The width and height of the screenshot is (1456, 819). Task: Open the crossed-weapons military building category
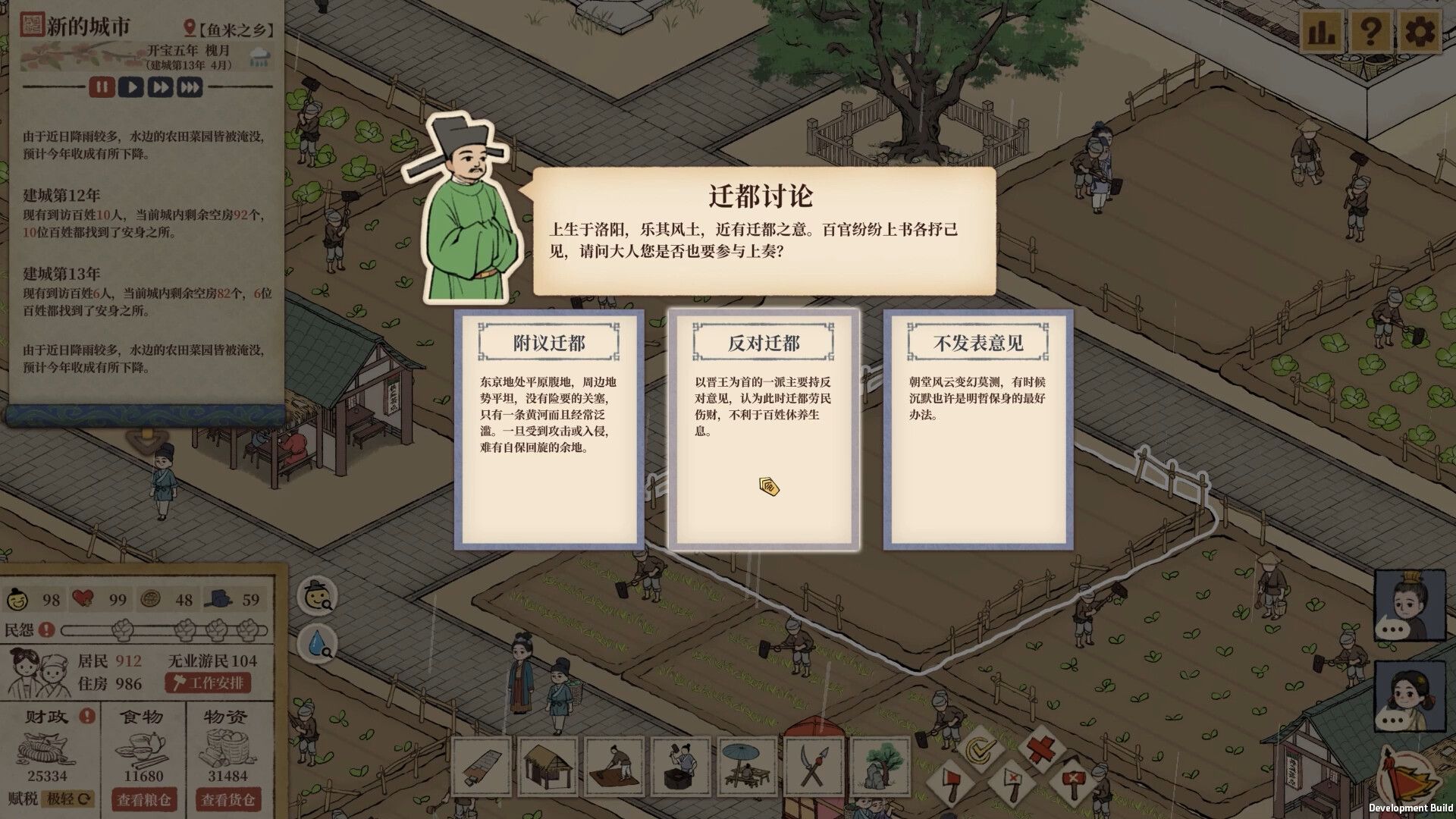click(x=813, y=767)
